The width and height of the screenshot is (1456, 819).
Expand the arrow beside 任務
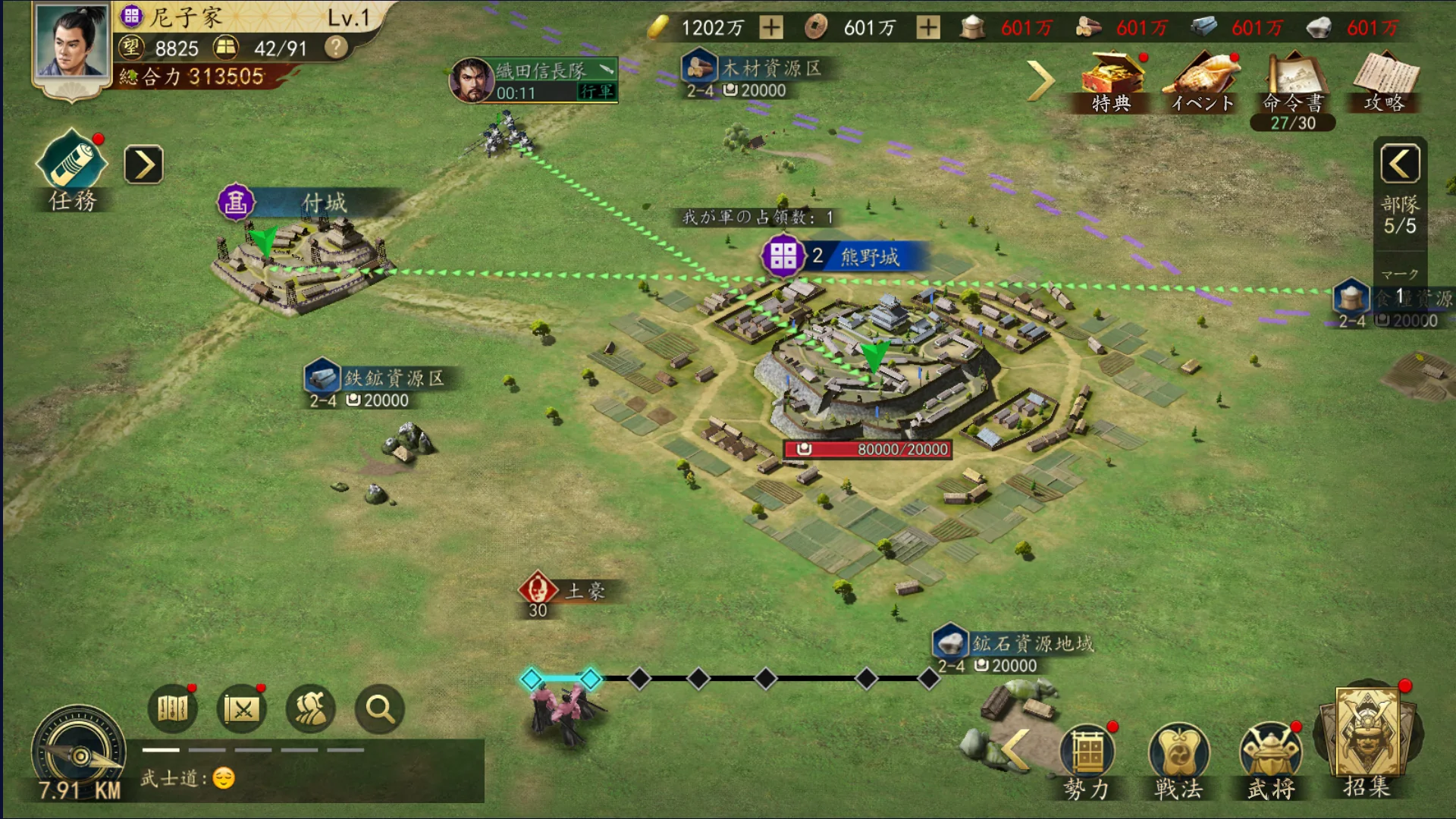pyautogui.click(x=143, y=165)
